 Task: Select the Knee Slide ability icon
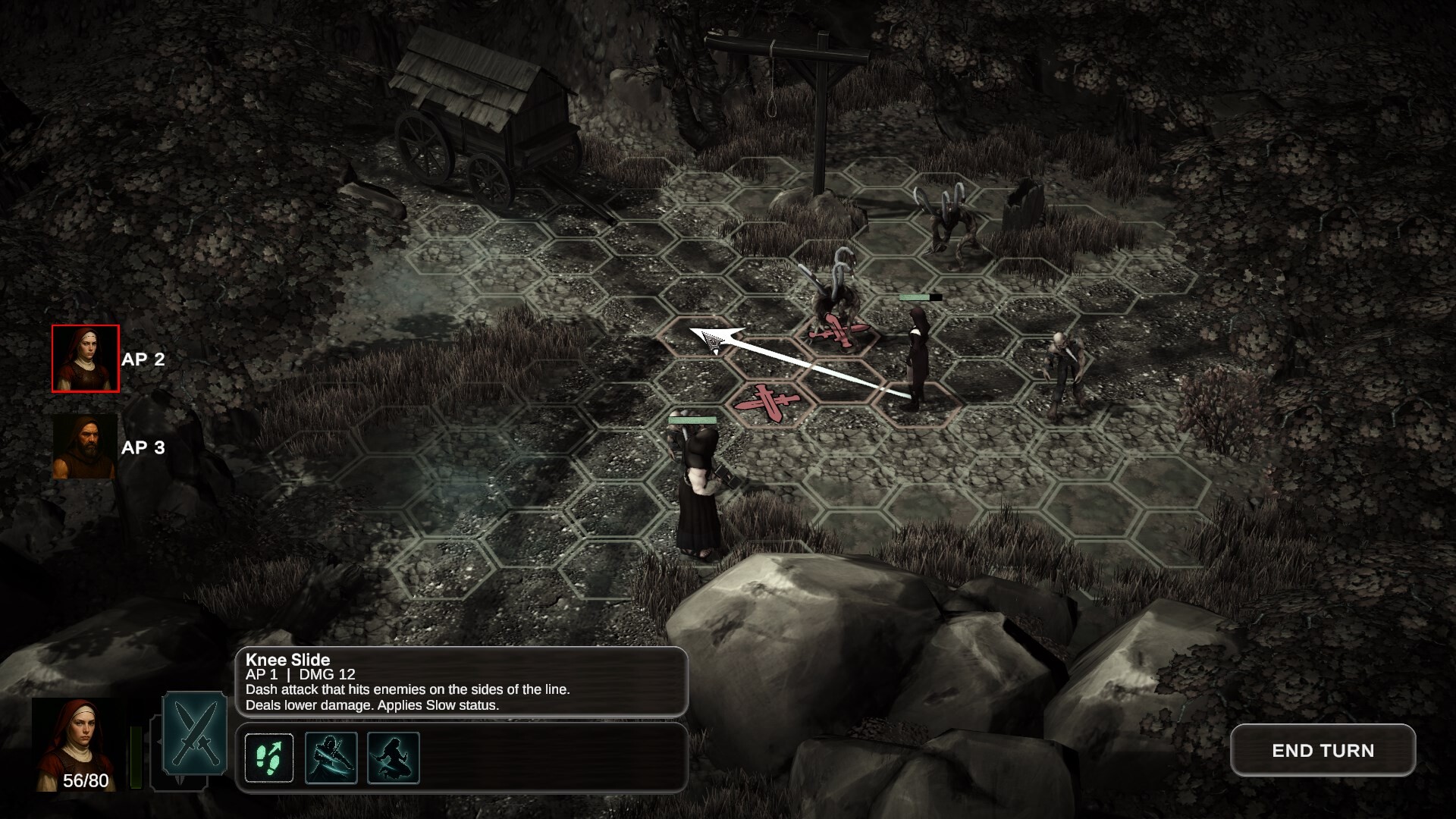(x=392, y=757)
